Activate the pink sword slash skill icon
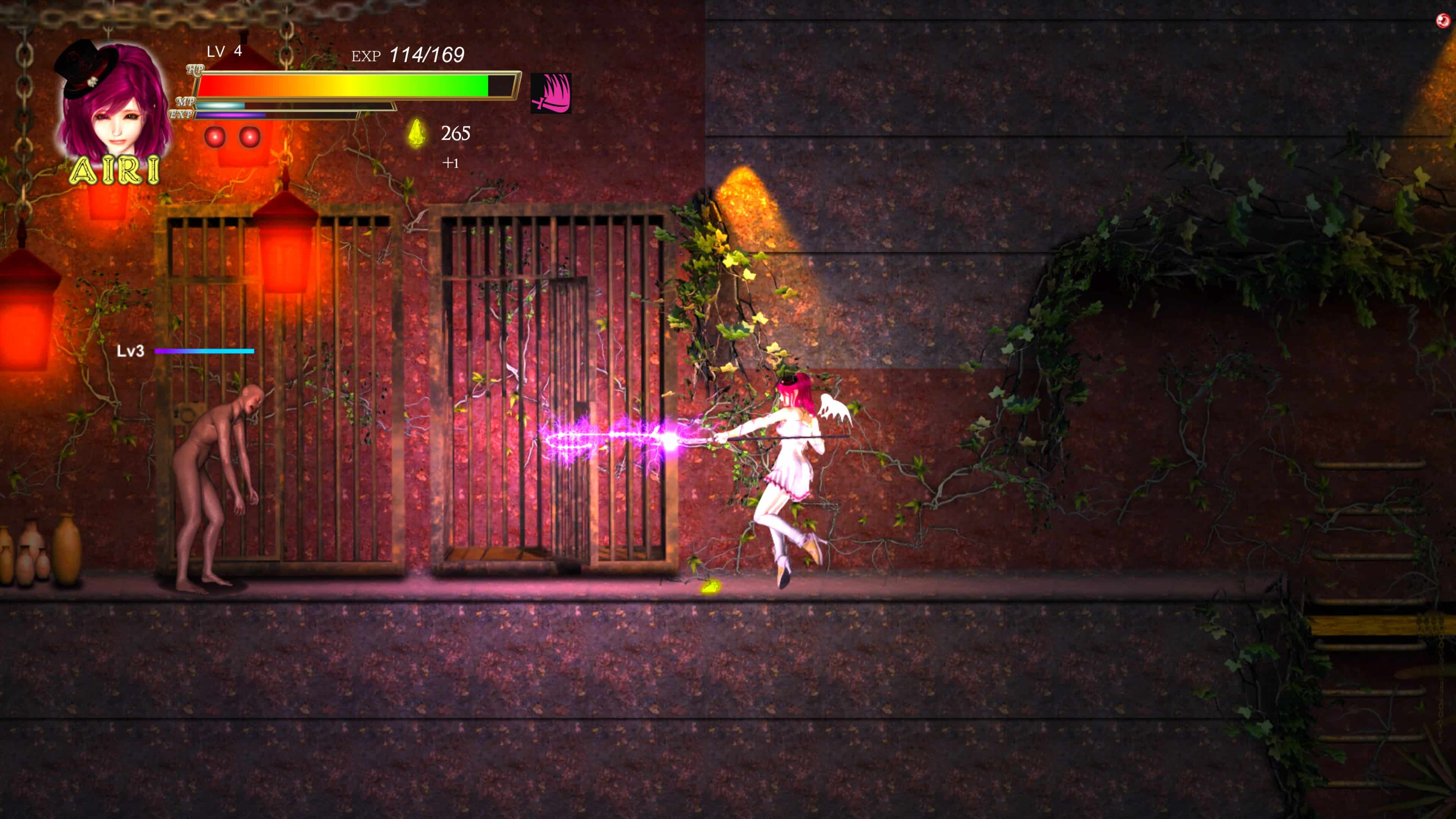Image resolution: width=1456 pixels, height=819 pixels. point(551,93)
